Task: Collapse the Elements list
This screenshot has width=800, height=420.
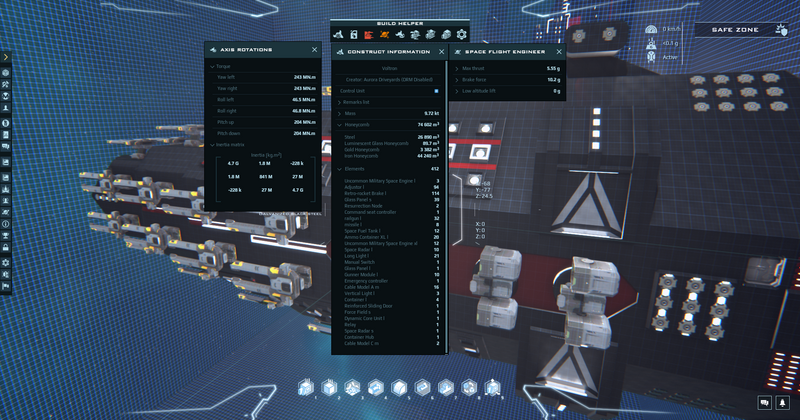Action: coord(338,169)
